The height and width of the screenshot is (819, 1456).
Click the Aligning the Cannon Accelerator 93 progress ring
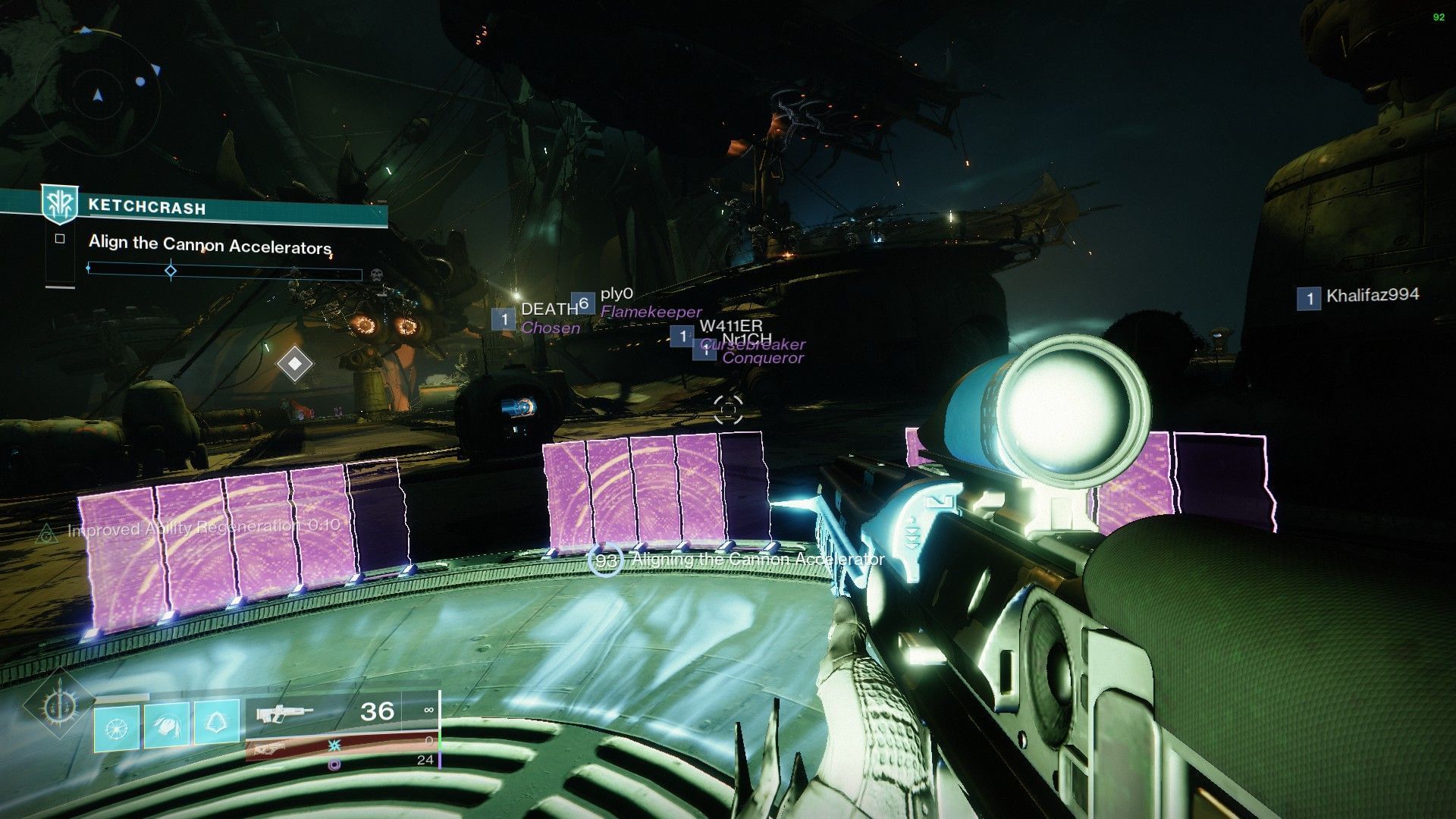click(606, 559)
